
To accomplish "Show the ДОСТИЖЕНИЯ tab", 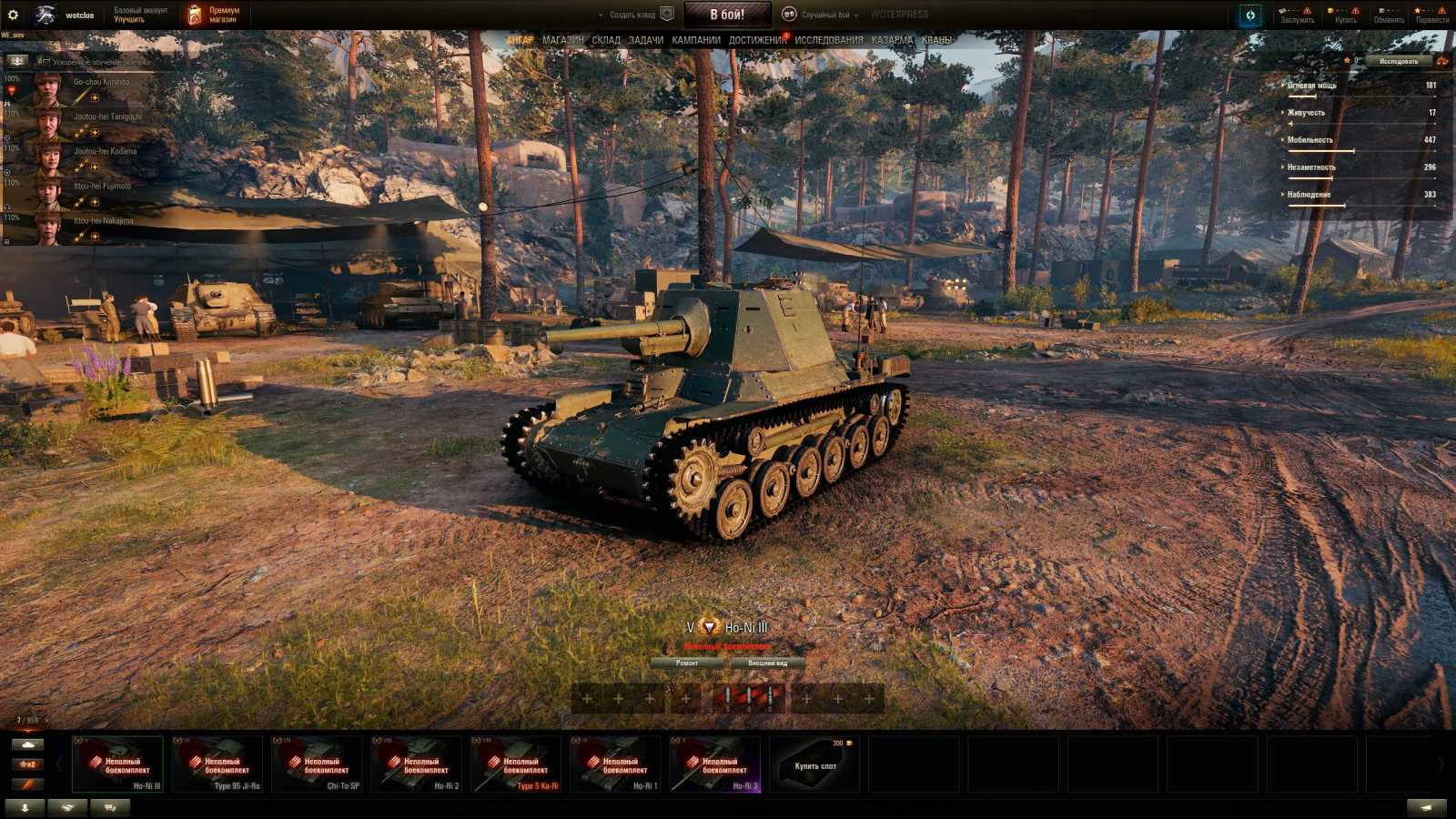I will pos(757,40).
